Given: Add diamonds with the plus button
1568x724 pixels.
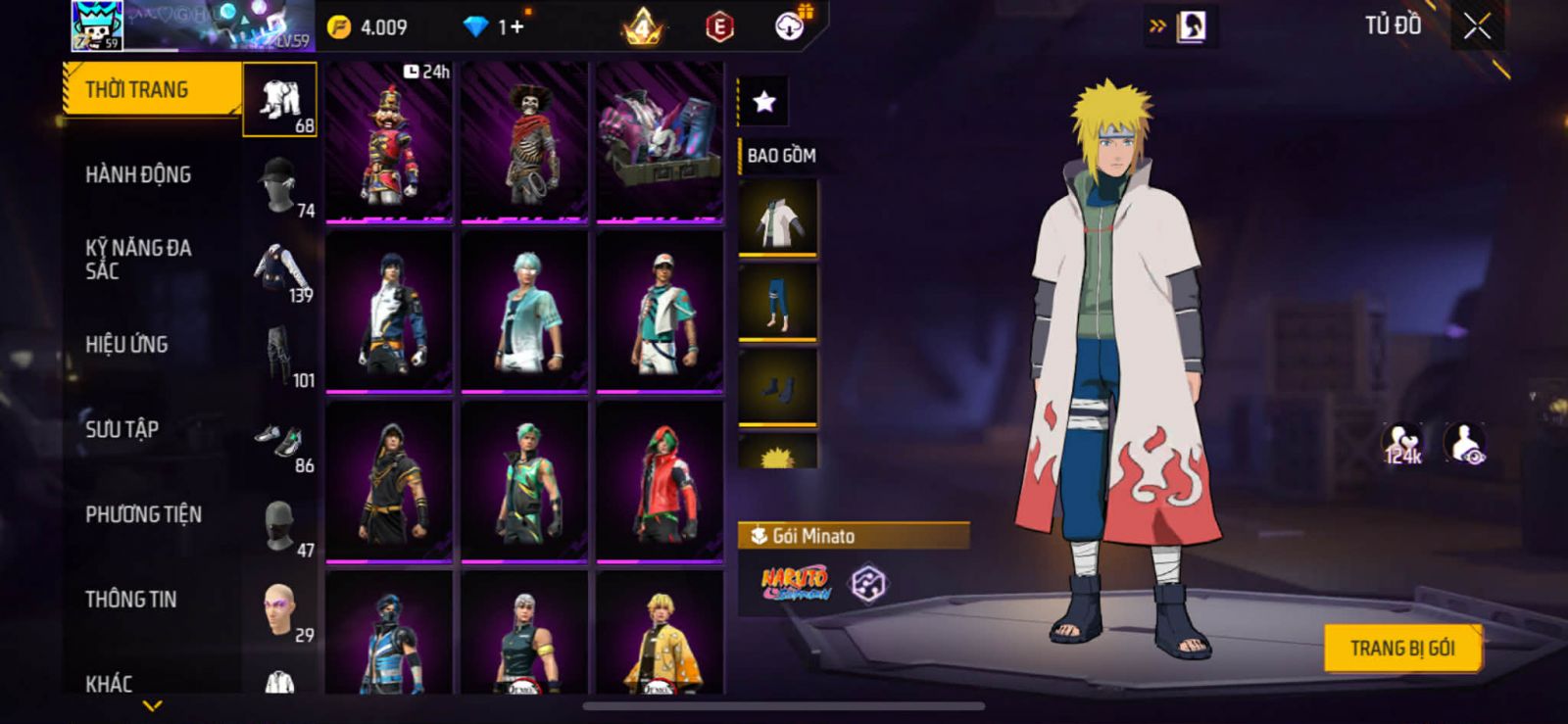Looking at the screenshot, I should pos(514,26).
